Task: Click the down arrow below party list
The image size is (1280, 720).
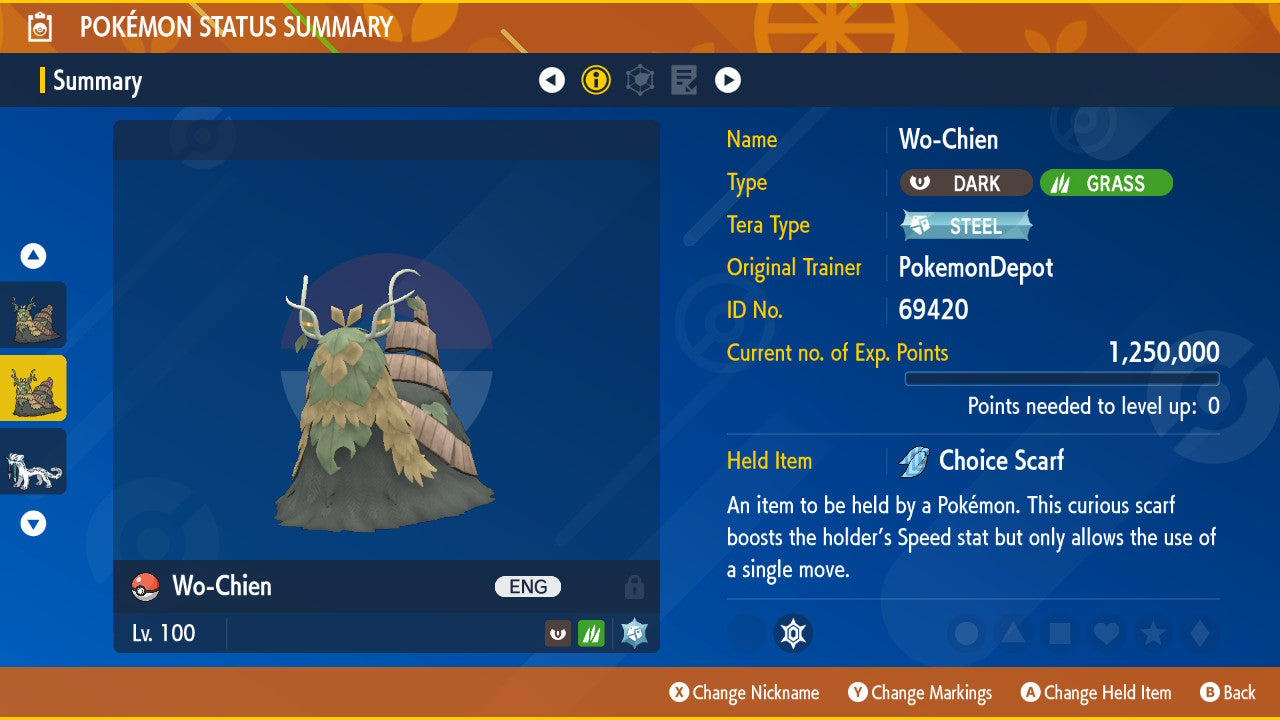Action: (33, 523)
